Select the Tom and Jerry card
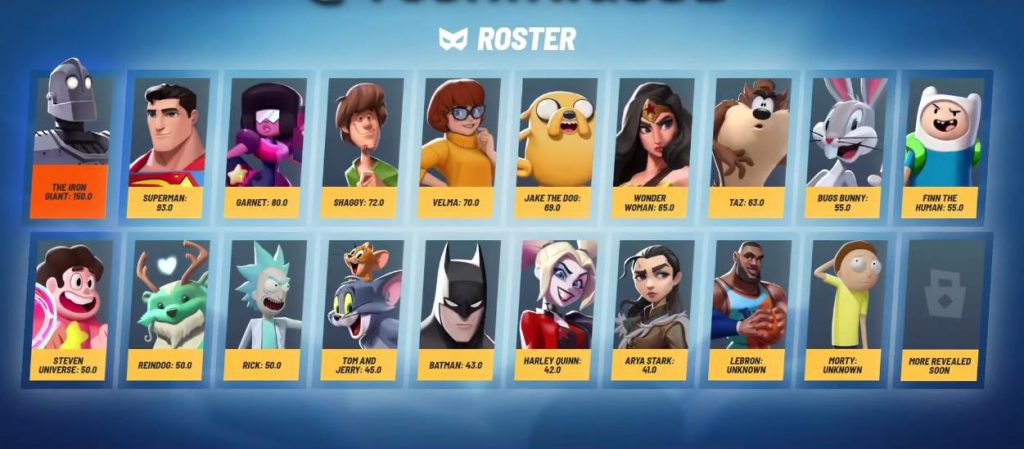 [360, 310]
